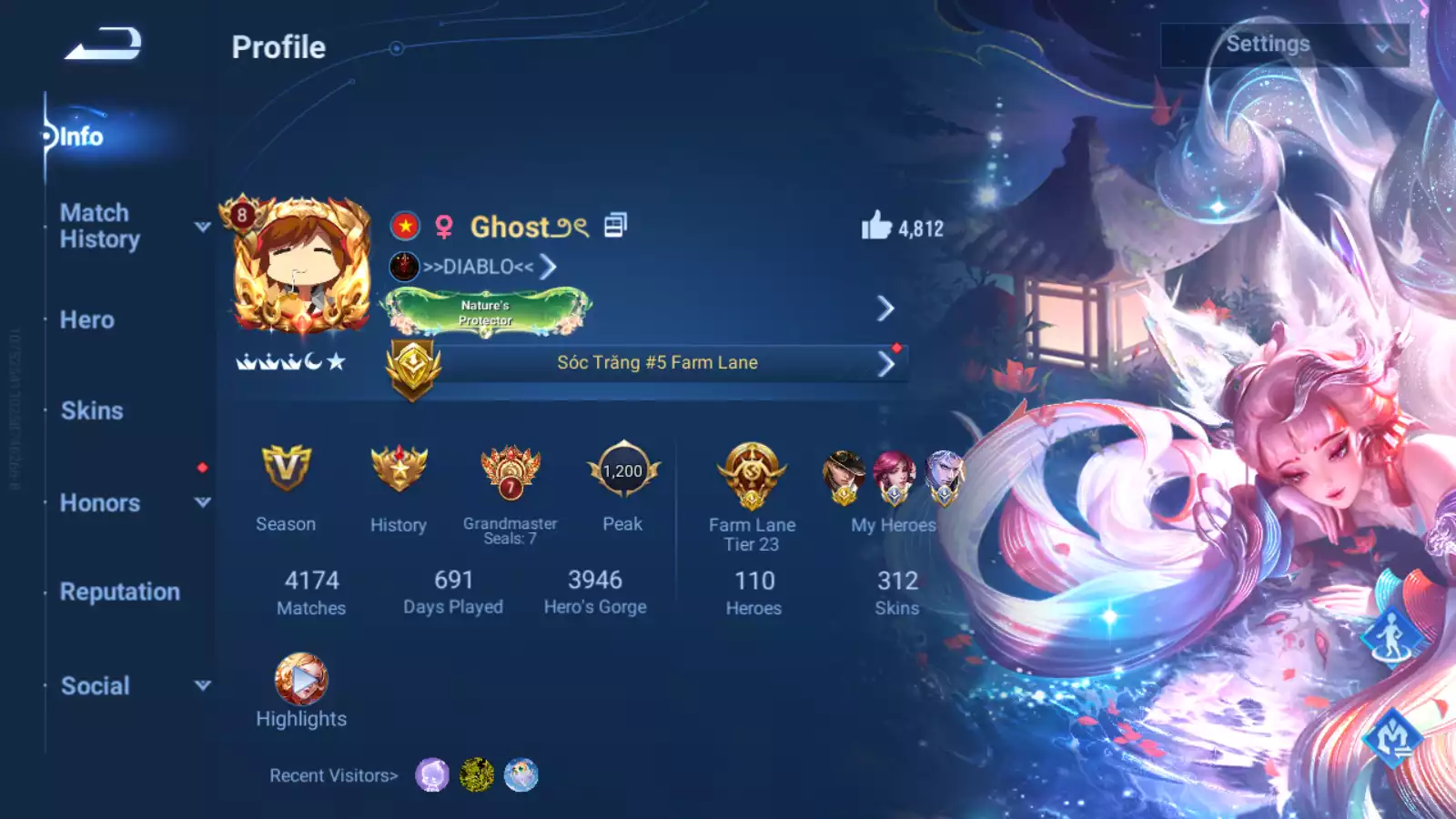Expand the Social section

96,686
